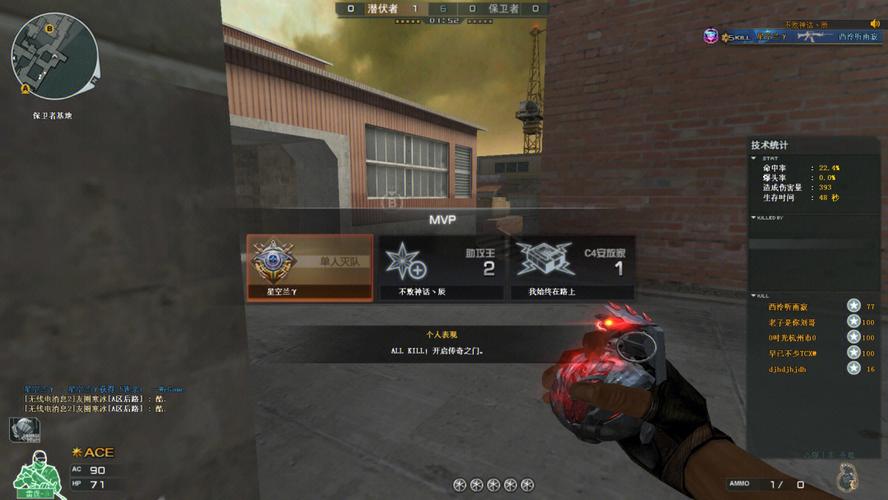Click the kill feed entry at top right
The width and height of the screenshot is (888, 500).
click(789, 36)
